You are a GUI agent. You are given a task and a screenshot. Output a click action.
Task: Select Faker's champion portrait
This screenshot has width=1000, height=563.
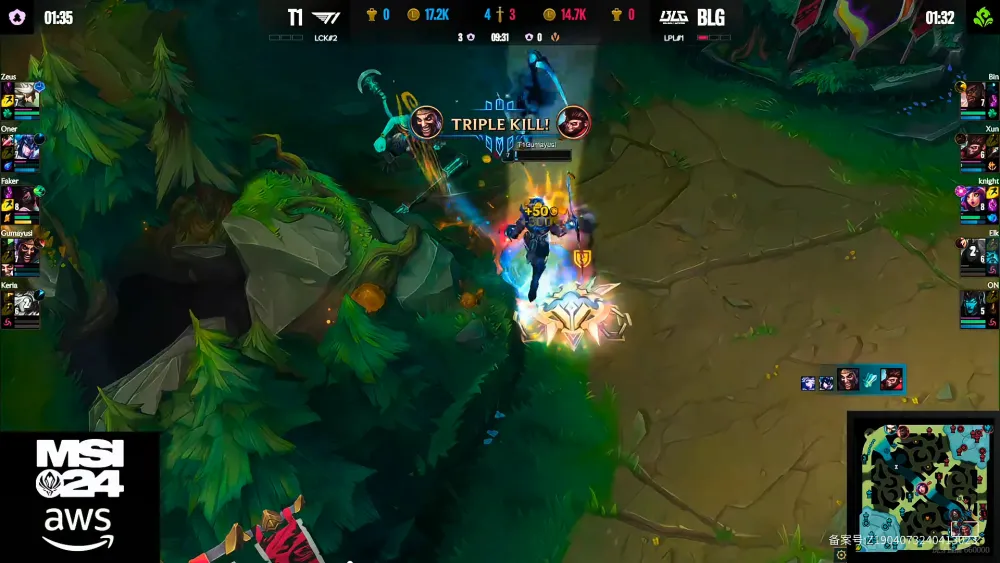[27, 199]
